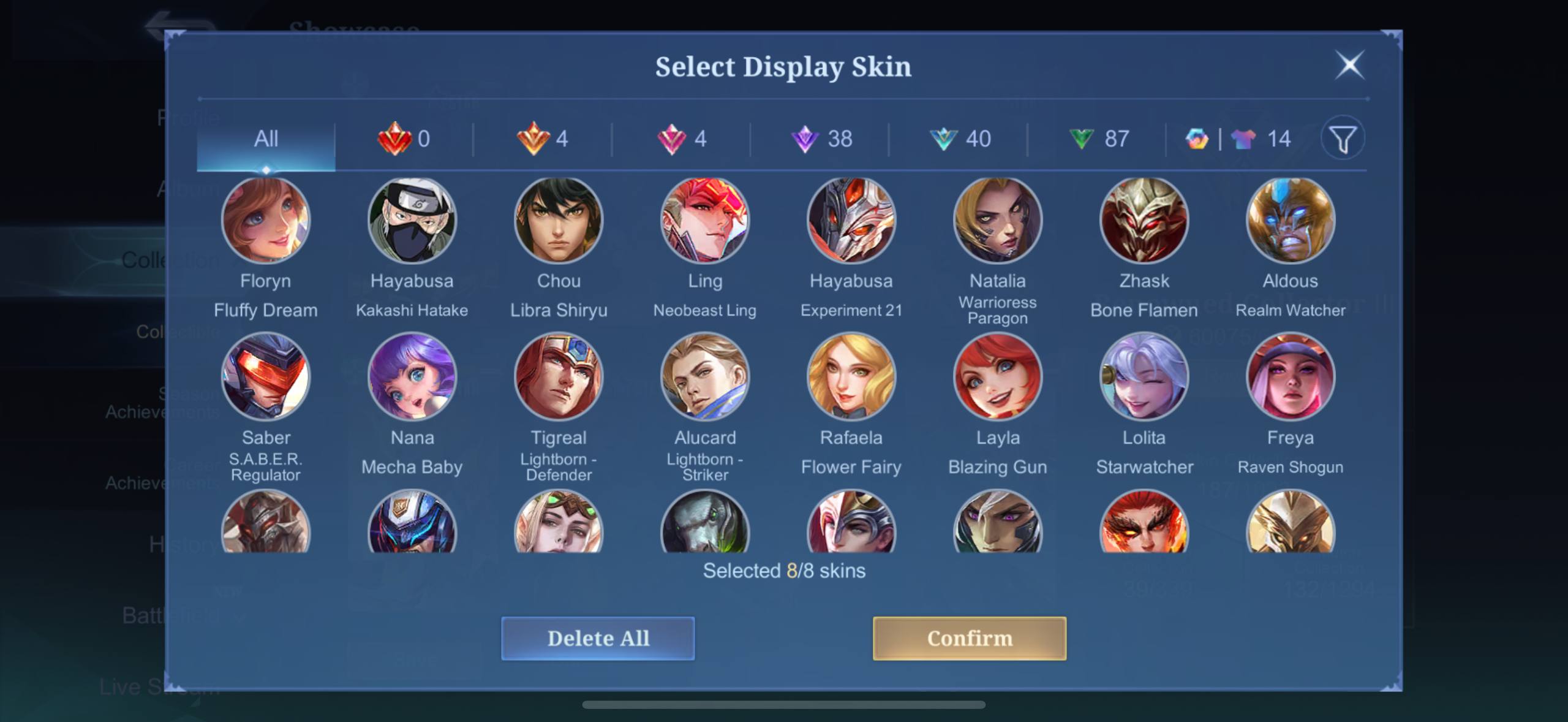1568x722 pixels.
Task: Show the teal gem tier with 40 skins
Action: (x=960, y=139)
